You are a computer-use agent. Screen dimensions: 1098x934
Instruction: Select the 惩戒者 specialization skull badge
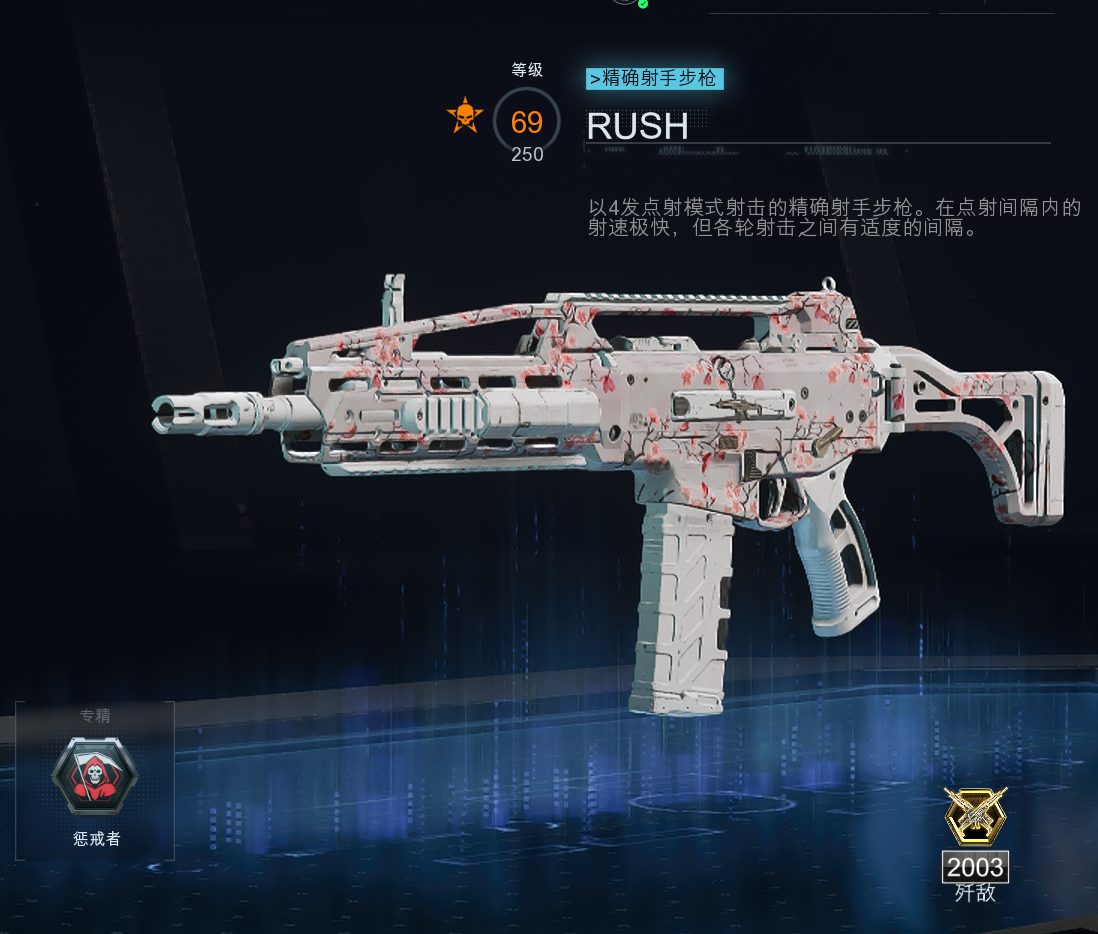[x=95, y=777]
